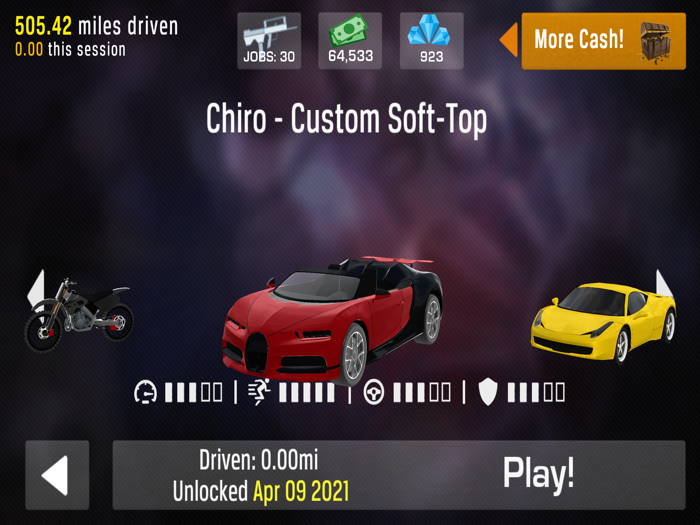Open the More Cash! shop
Image resolution: width=700 pixels, height=525 pixels.
point(603,41)
